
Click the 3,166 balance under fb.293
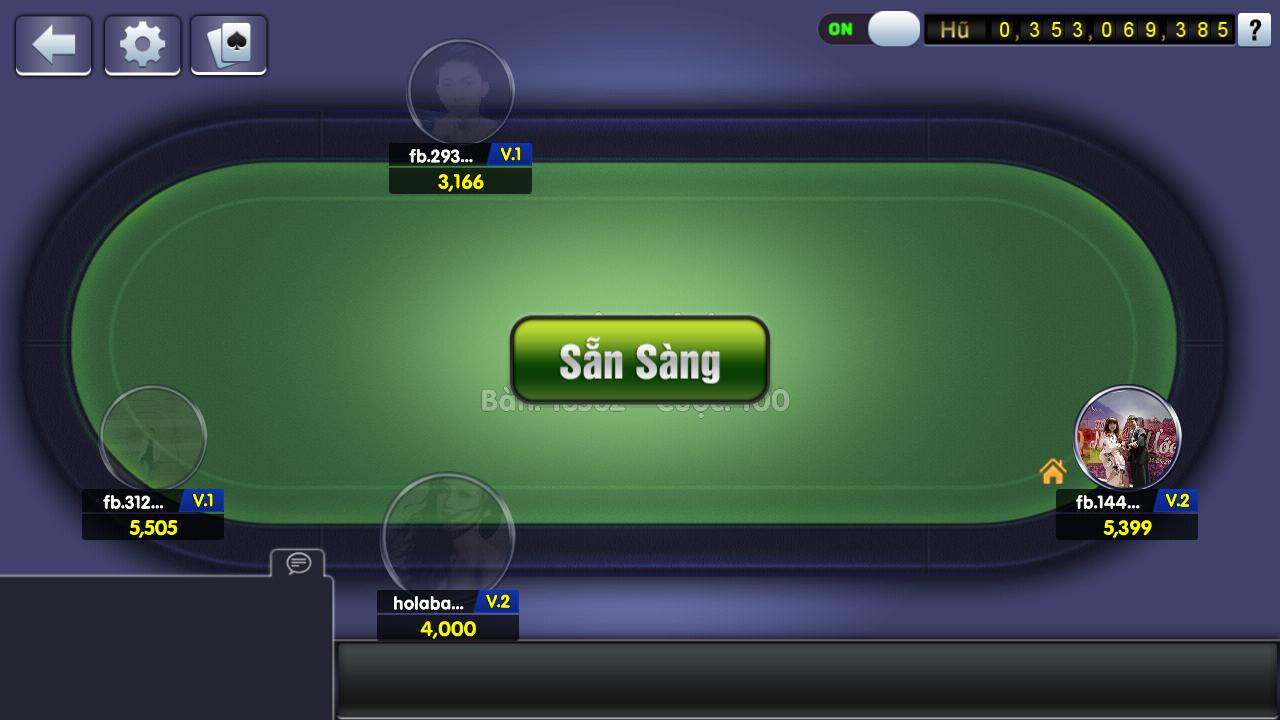460,181
